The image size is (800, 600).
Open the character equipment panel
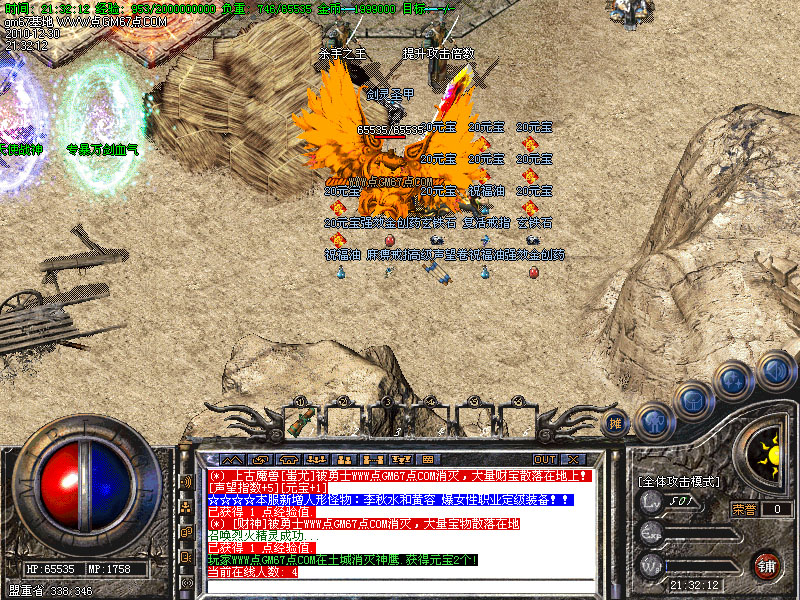[654, 423]
